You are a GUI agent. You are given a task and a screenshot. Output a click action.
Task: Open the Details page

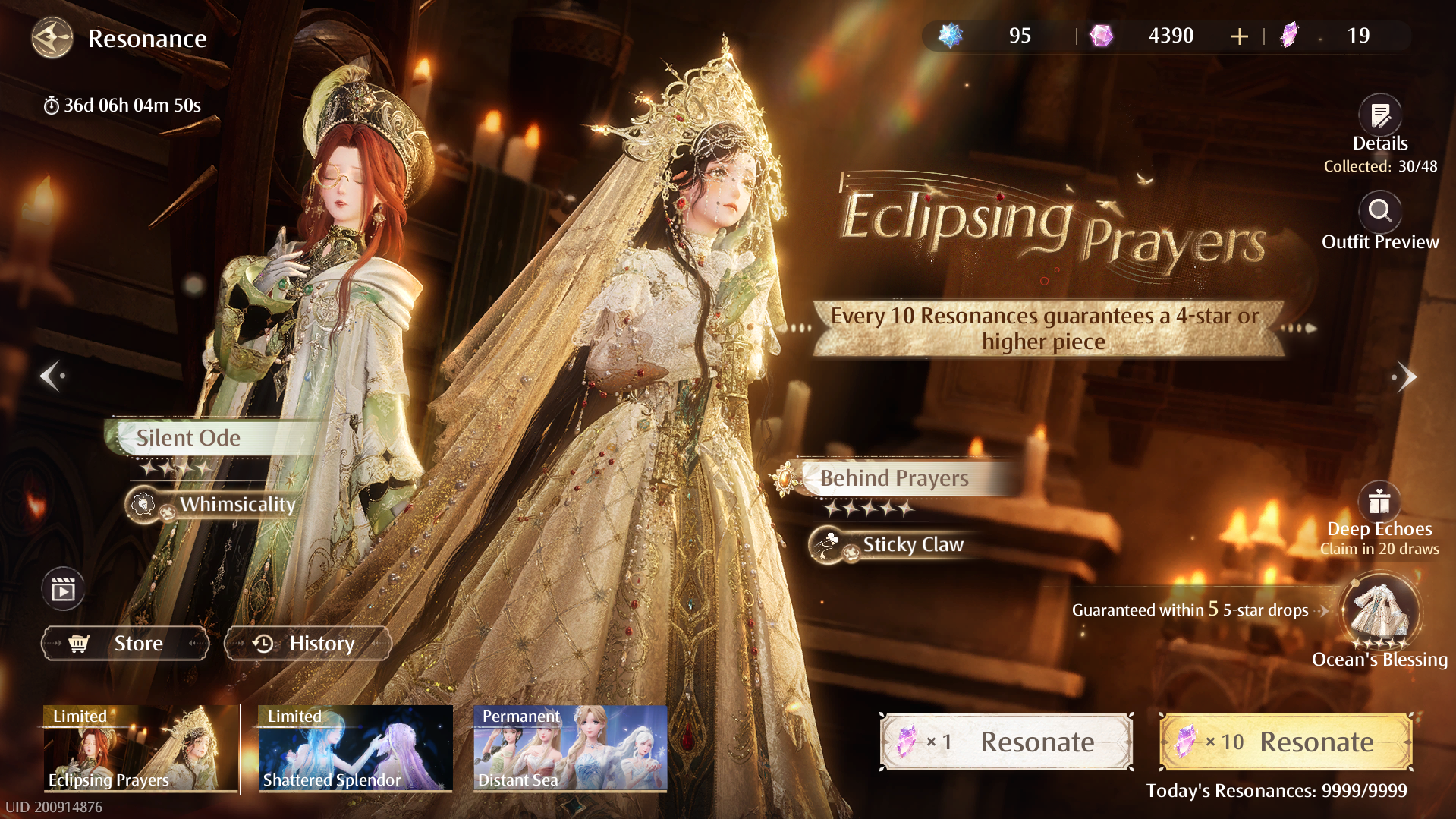[1379, 116]
